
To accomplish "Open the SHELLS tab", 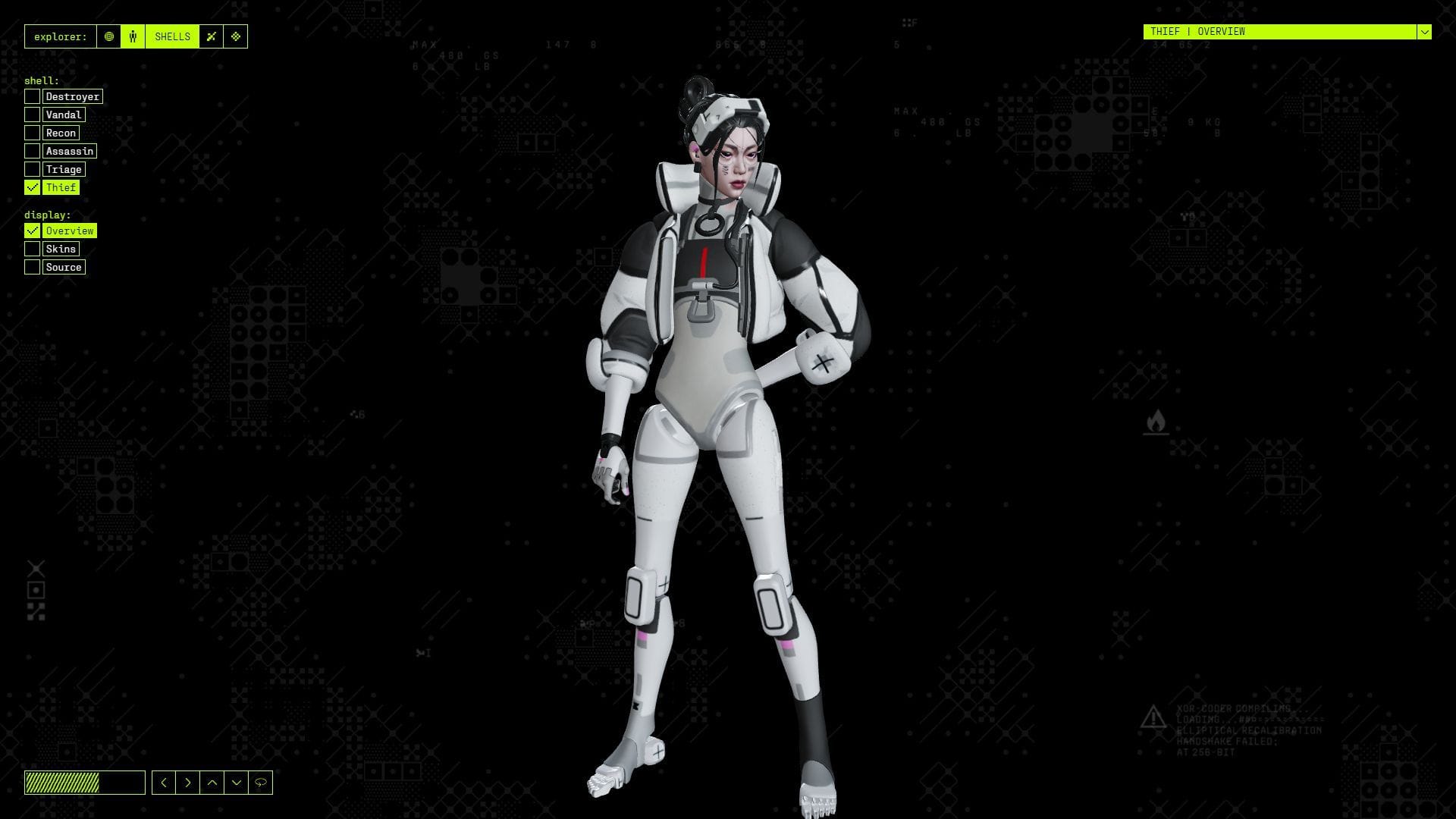I will coord(172,36).
